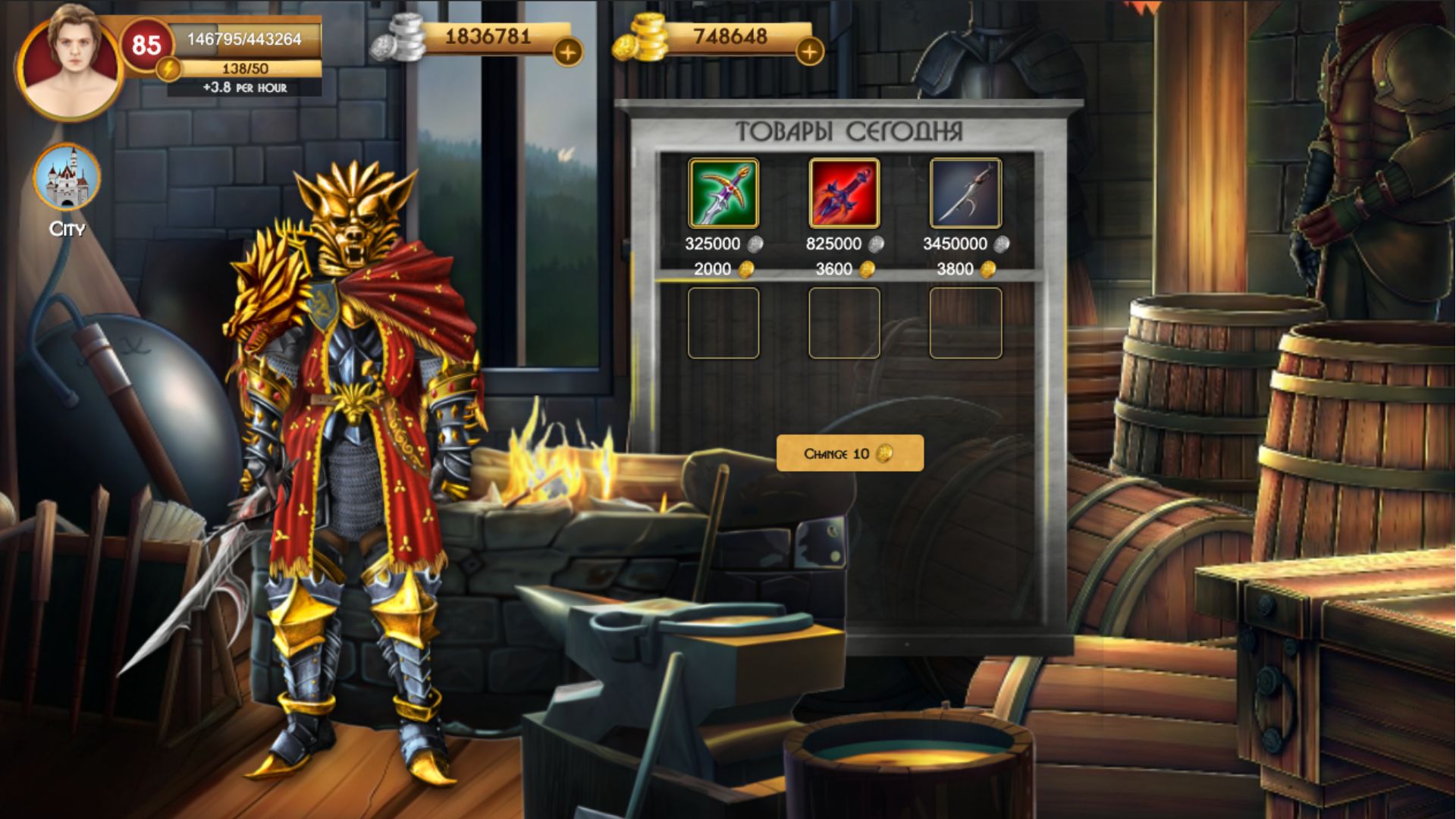Click the silver coins currency icon
Image resolution: width=1456 pixels, height=819 pixels.
[400, 36]
